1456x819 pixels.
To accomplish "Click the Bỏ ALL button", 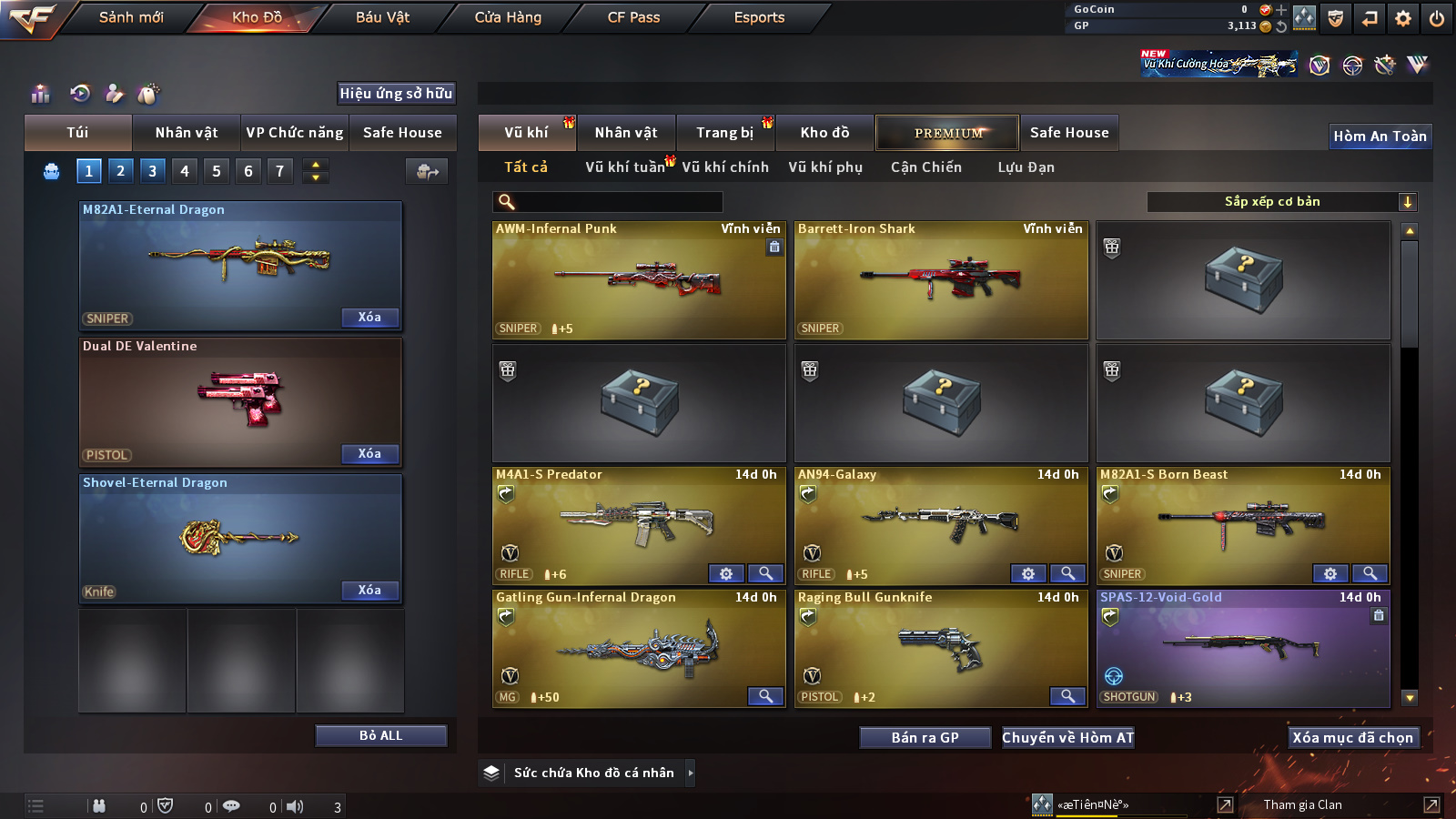I will coord(380,735).
